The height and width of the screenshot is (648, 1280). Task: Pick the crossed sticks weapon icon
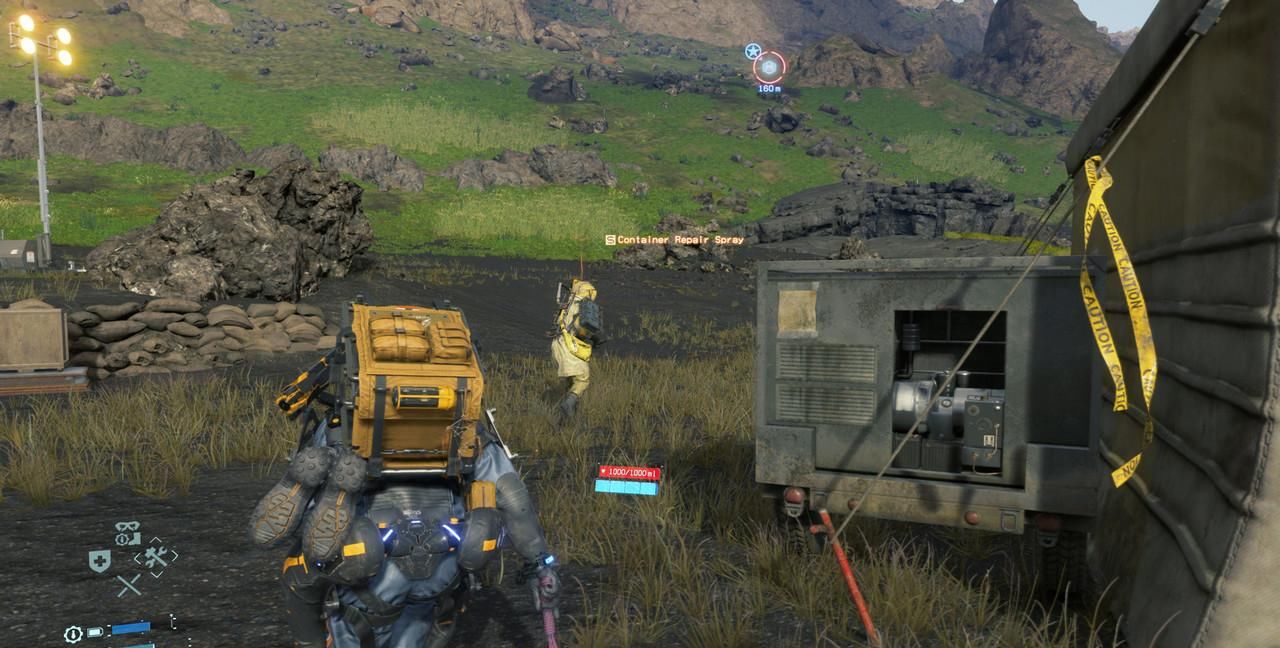[128, 586]
